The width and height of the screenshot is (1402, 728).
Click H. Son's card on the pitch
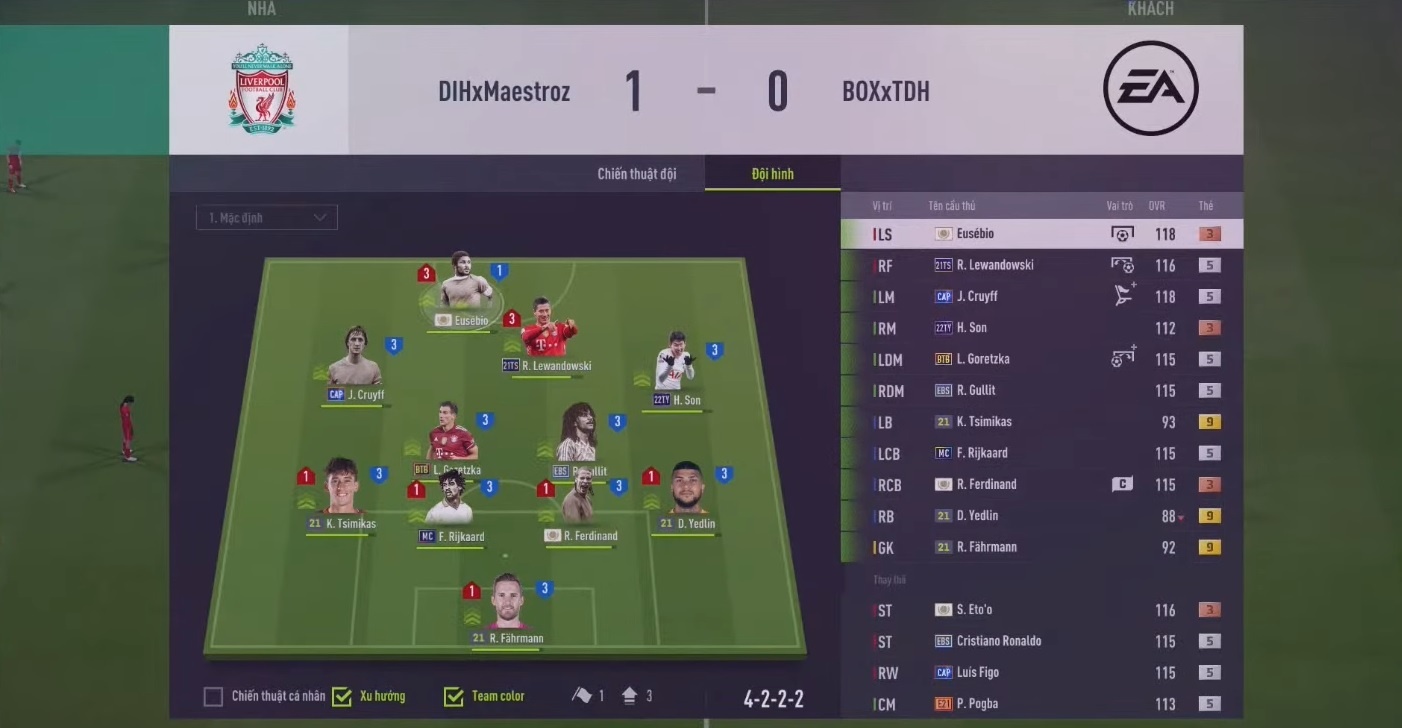(x=676, y=370)
